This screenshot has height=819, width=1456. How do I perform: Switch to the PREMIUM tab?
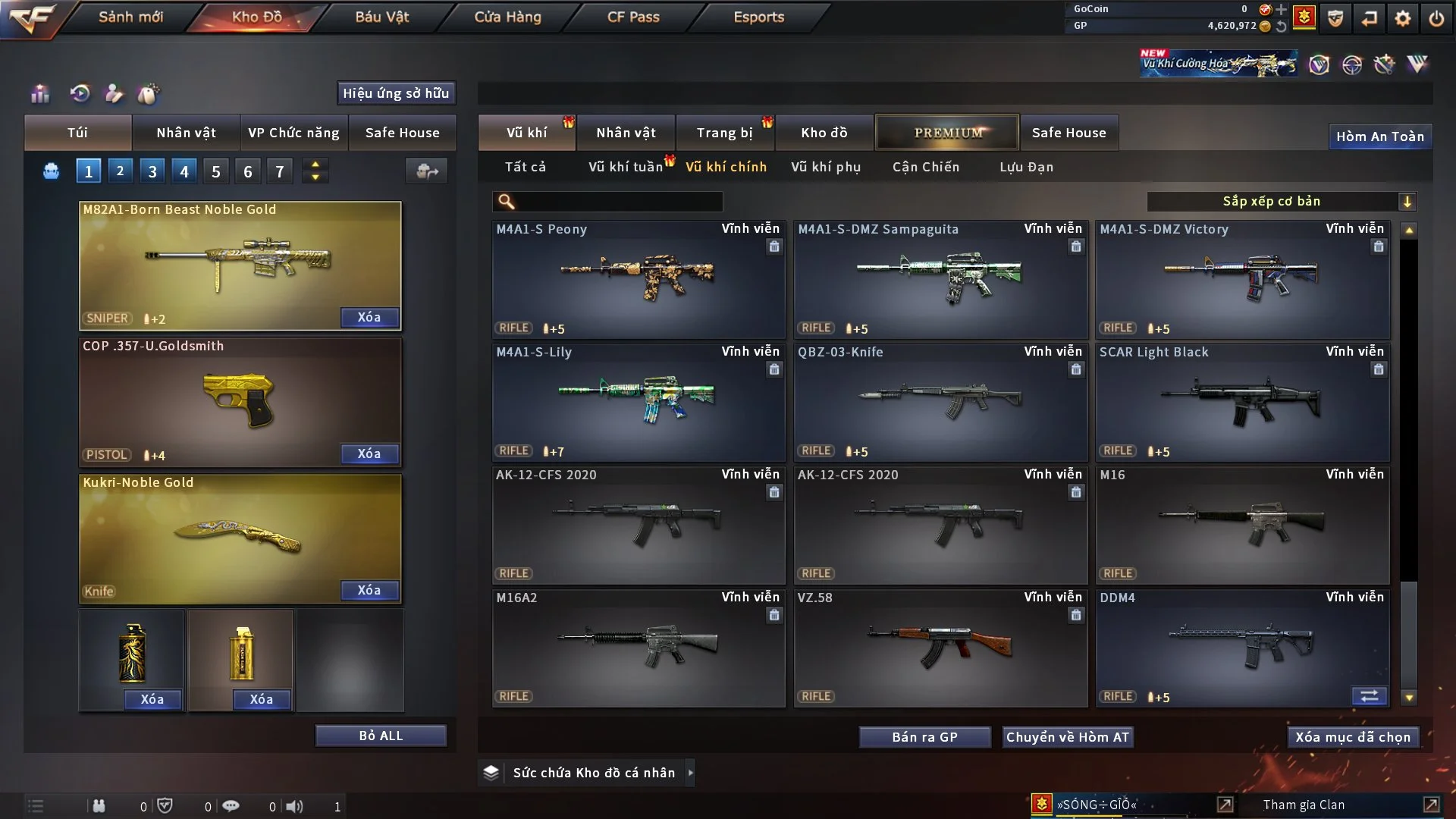[947, 133]
